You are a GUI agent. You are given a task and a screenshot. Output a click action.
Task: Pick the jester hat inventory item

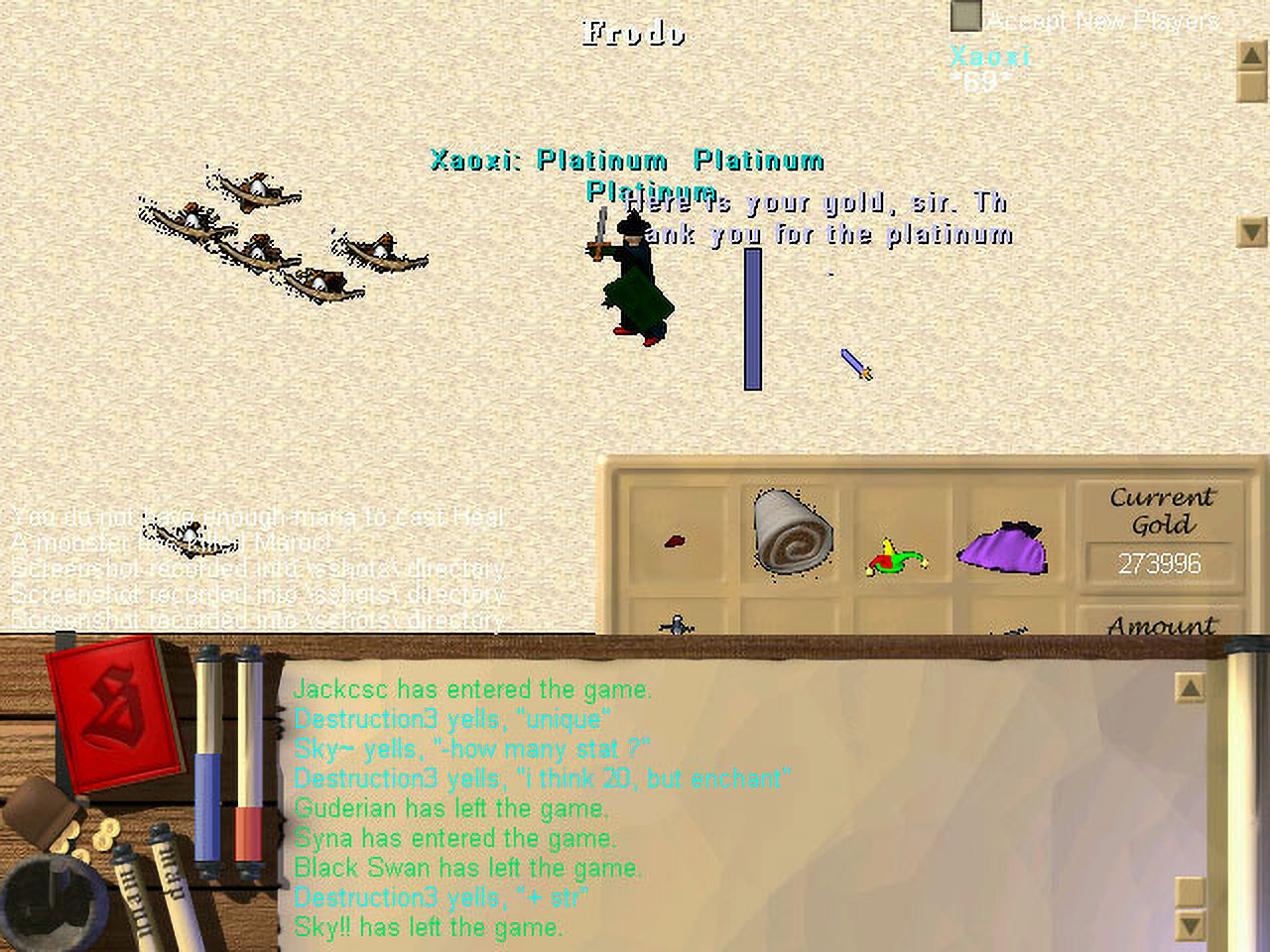(x=895, y=559)
